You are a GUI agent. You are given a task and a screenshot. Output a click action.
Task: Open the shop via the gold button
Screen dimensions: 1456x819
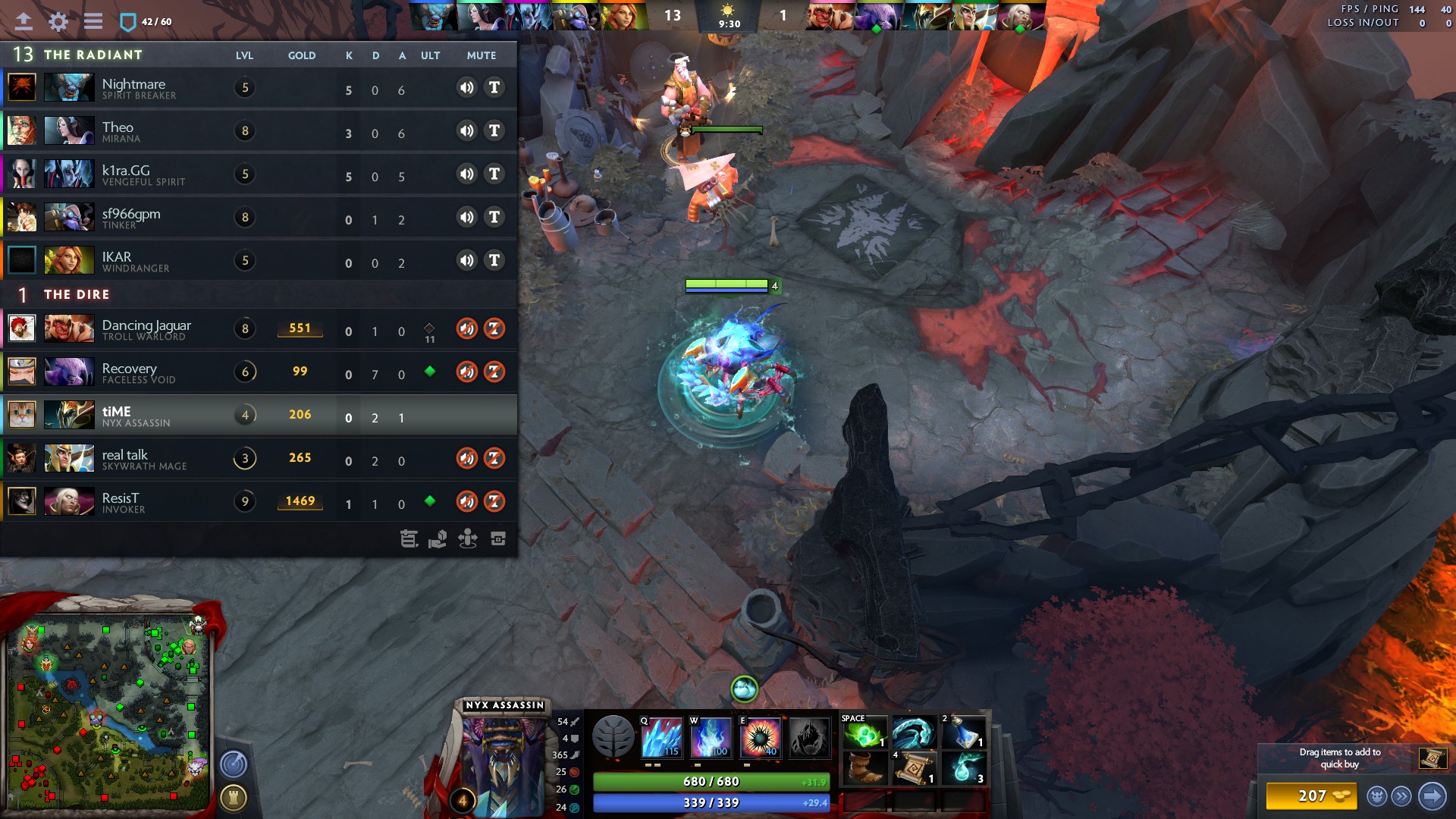pos(1312,796)
